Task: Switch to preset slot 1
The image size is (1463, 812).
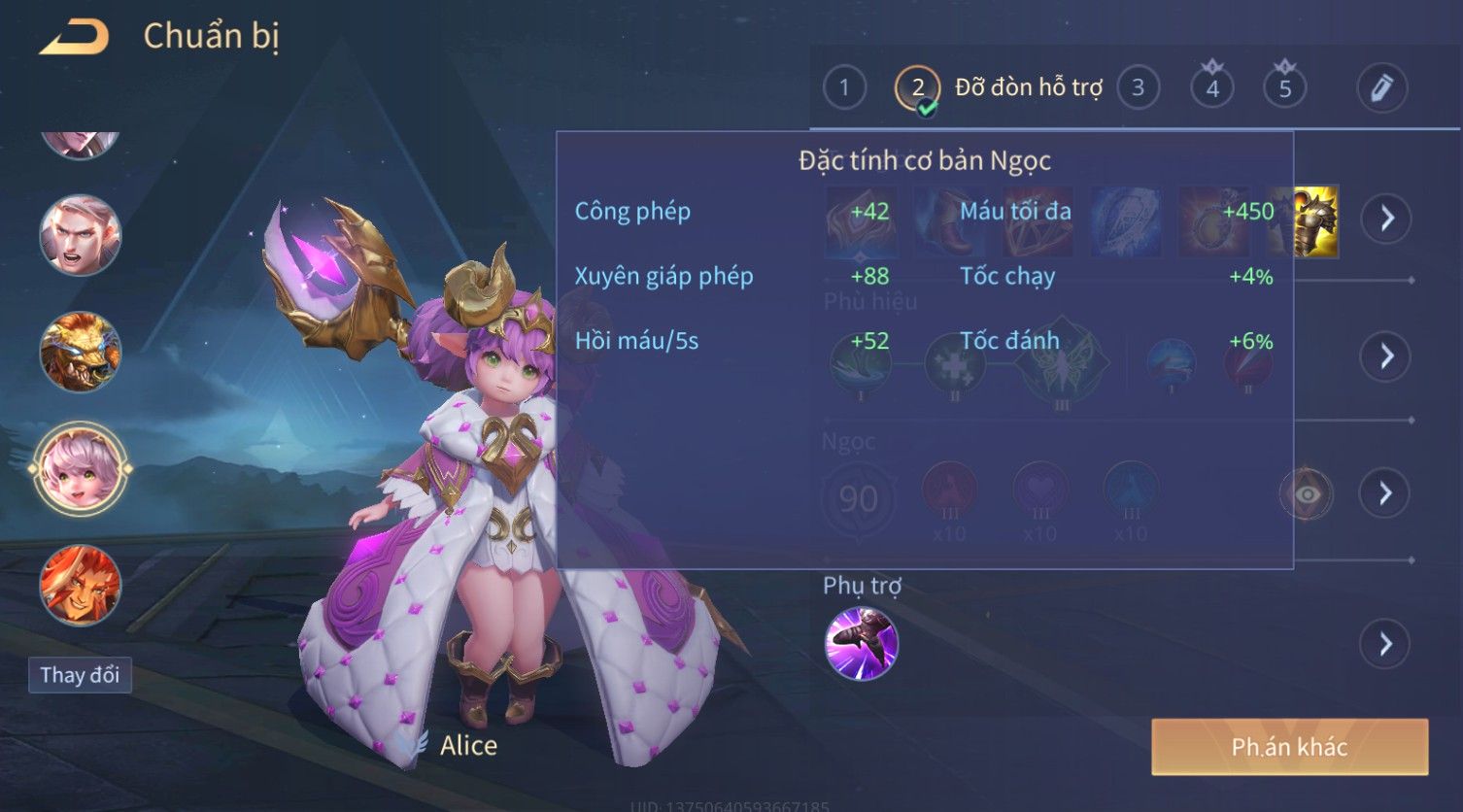Action: tap(843, 88)
